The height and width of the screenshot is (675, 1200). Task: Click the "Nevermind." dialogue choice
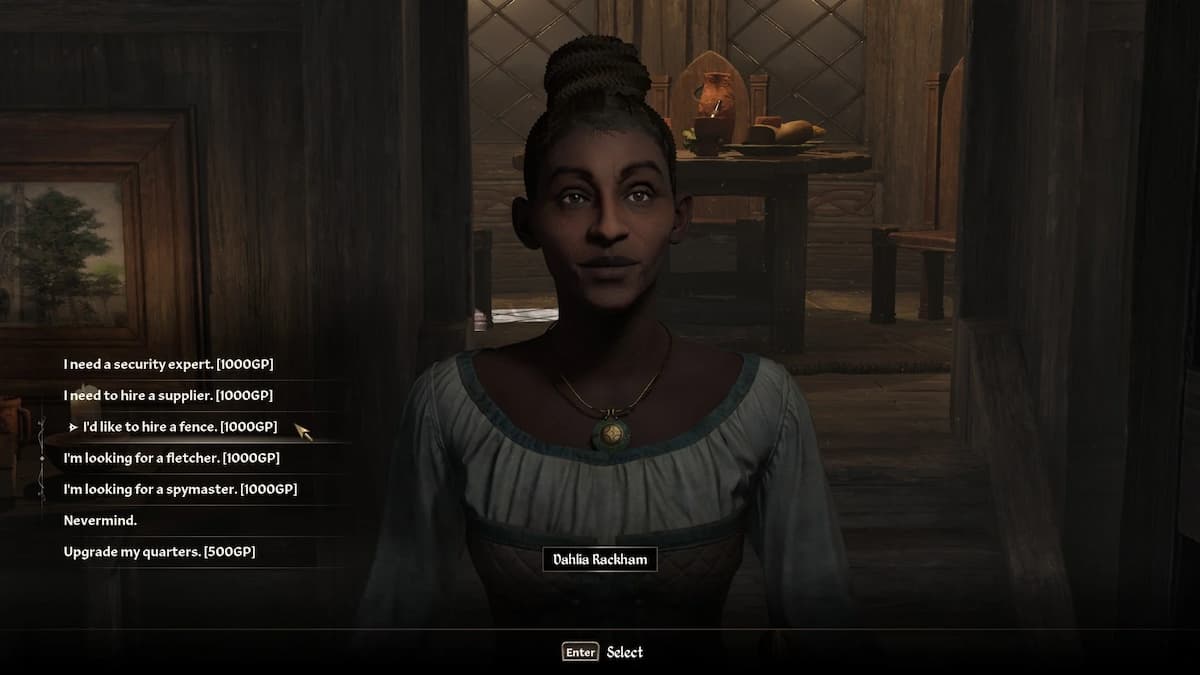[100, 521]
